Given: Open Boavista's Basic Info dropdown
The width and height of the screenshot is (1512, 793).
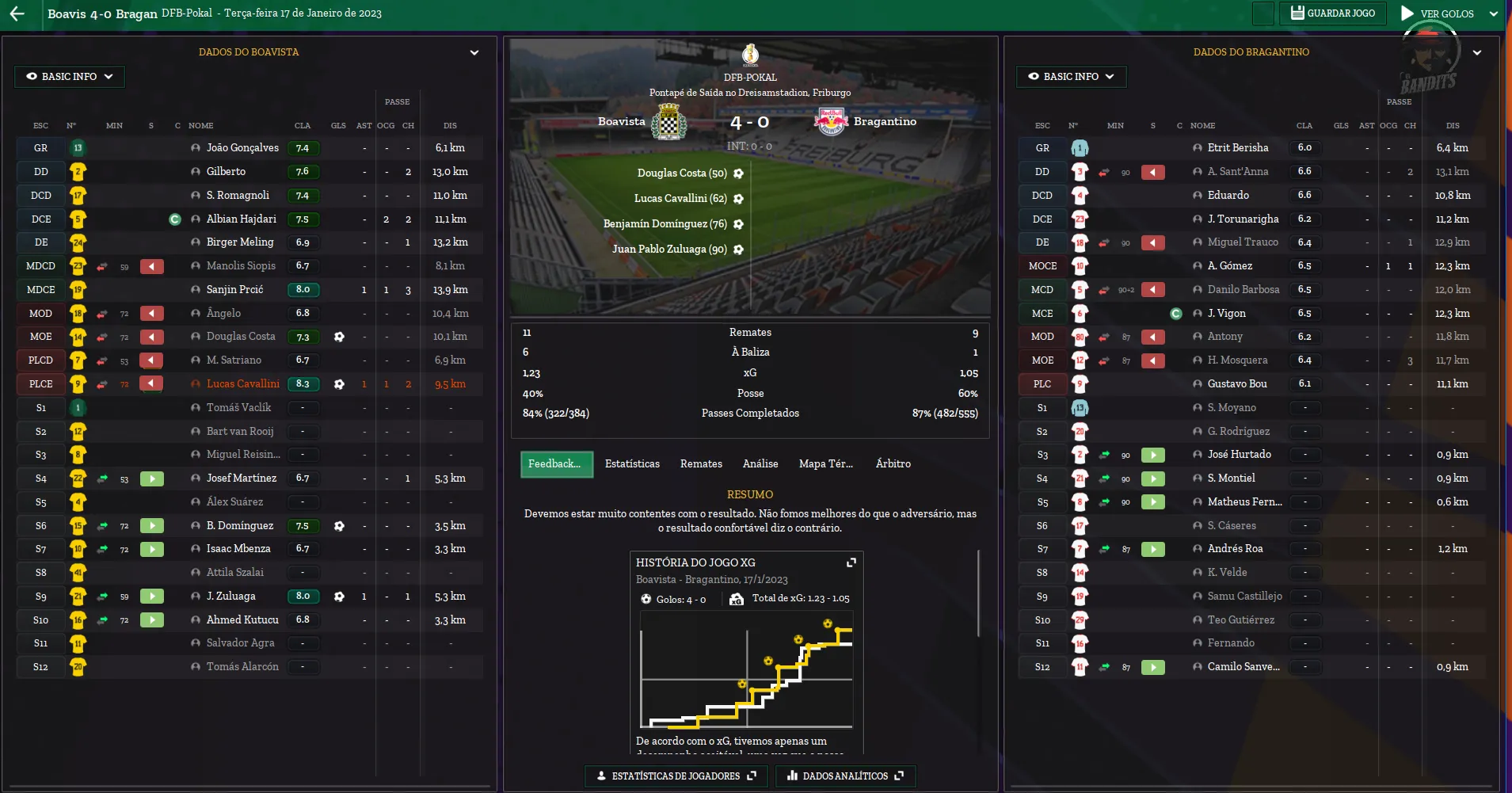Looking at the screenshot, I should [70, 77].
